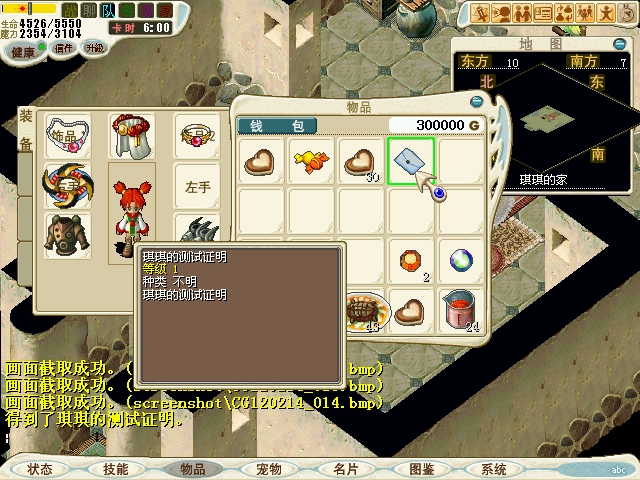Close the 物品 inventory window
Screen dimensions: 640x480
(478, 103)
